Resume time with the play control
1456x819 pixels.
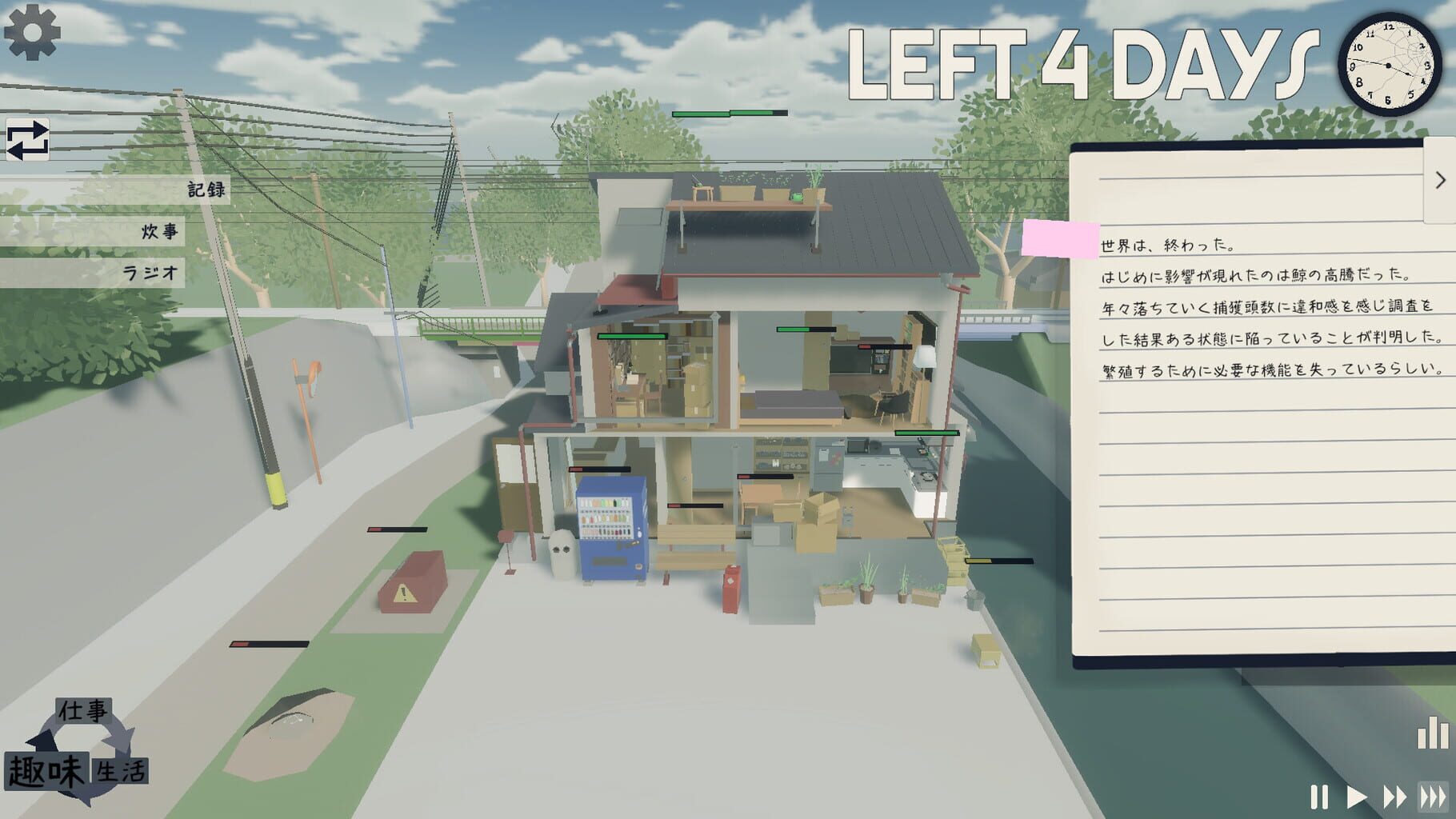point(1358,796)
